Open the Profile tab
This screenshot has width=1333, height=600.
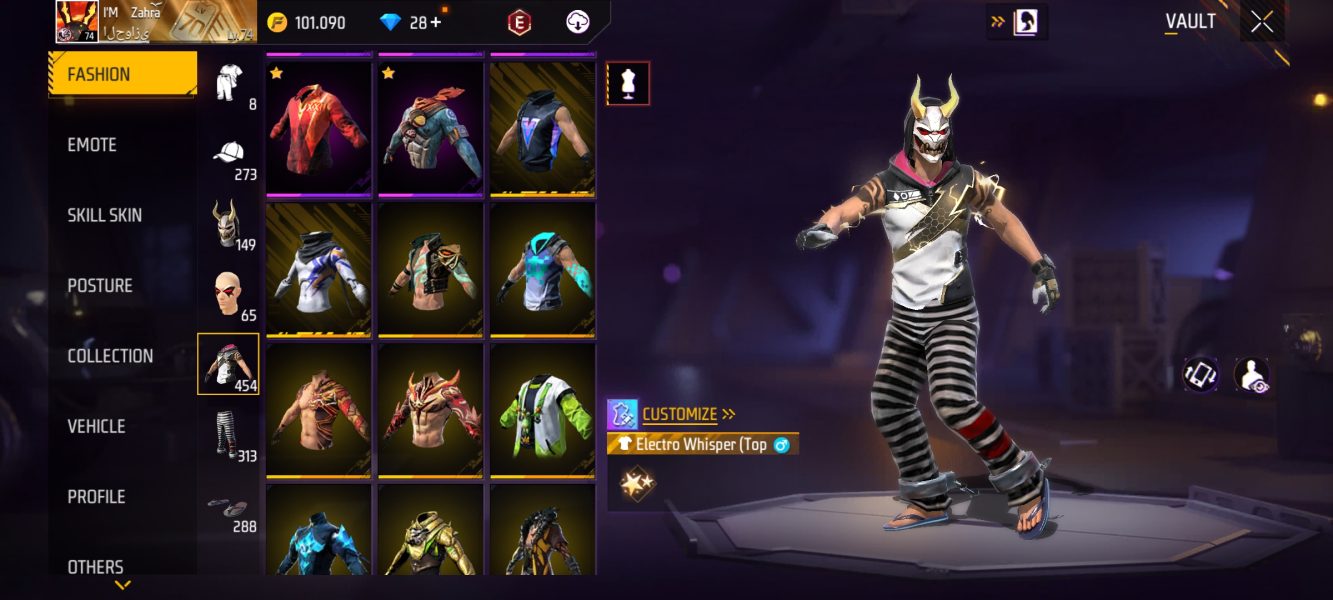coord(96,497)
